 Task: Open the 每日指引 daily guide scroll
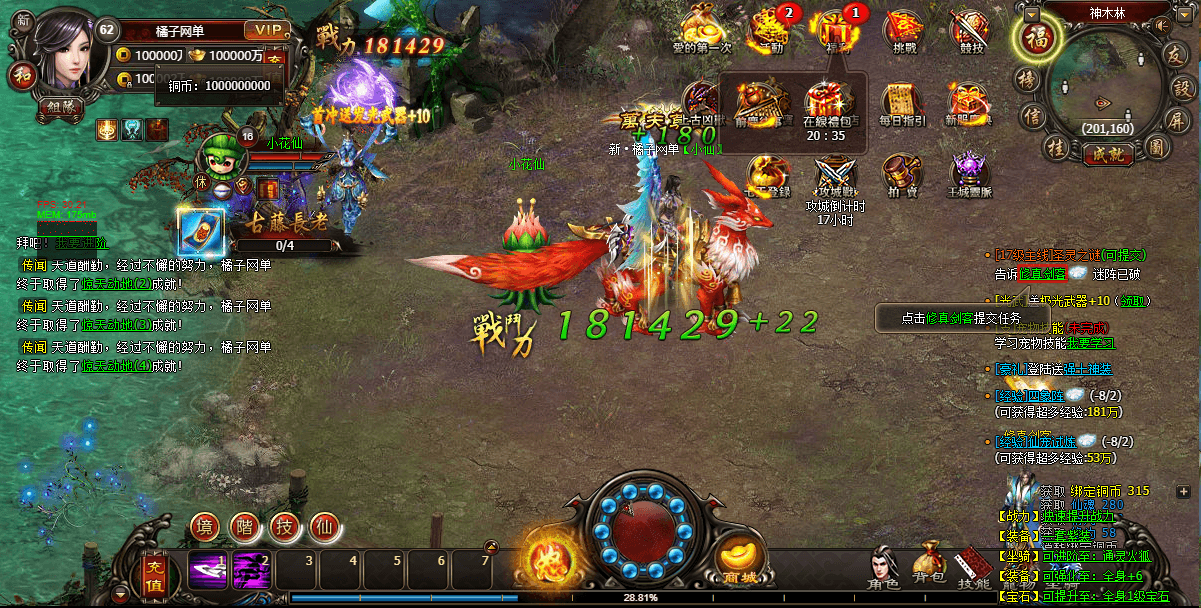[901, 105]
